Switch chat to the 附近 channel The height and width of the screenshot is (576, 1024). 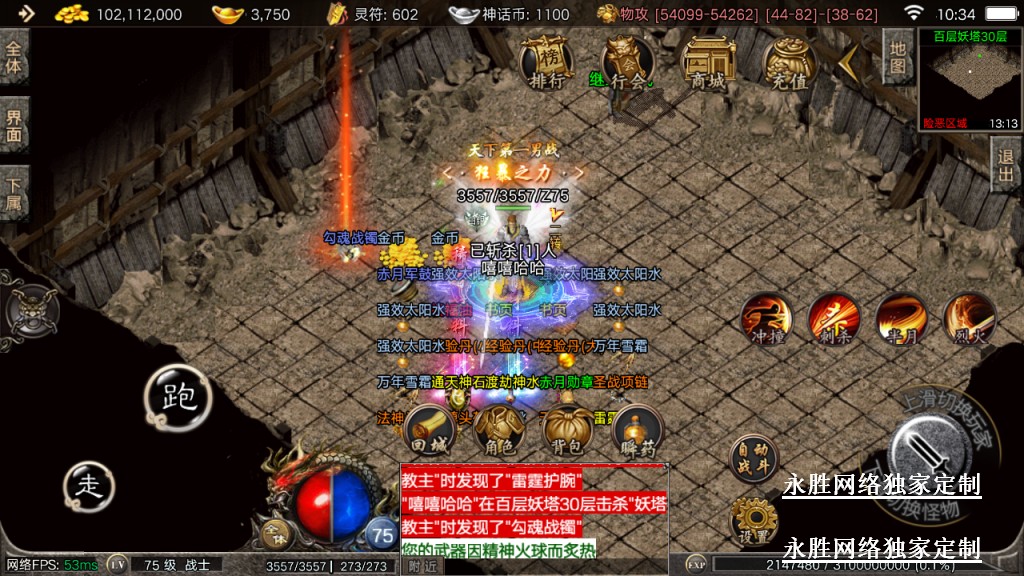coord(423,566)
